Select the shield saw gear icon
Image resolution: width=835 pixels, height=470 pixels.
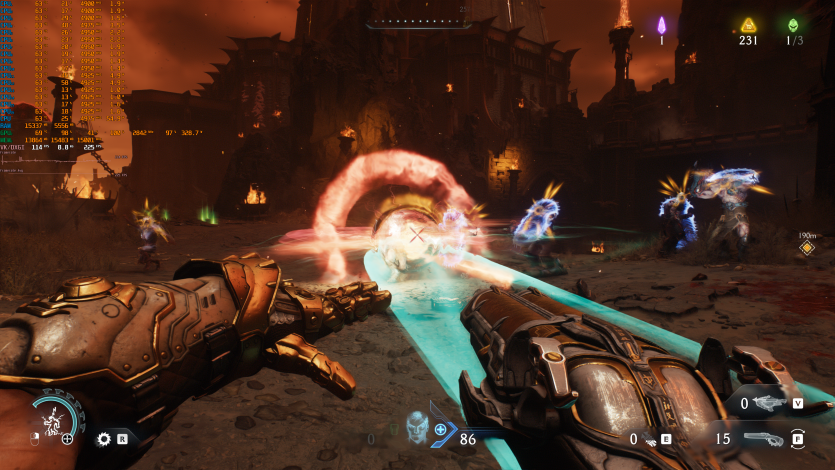(x=103, y=438)
